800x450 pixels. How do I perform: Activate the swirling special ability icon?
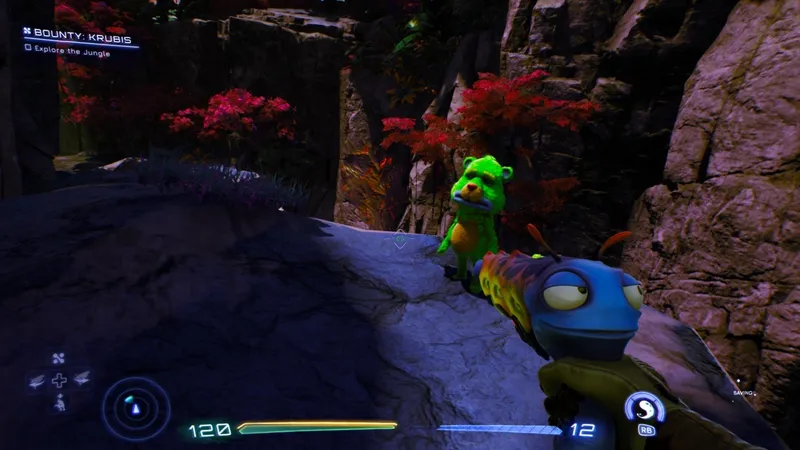pos(643,409)
